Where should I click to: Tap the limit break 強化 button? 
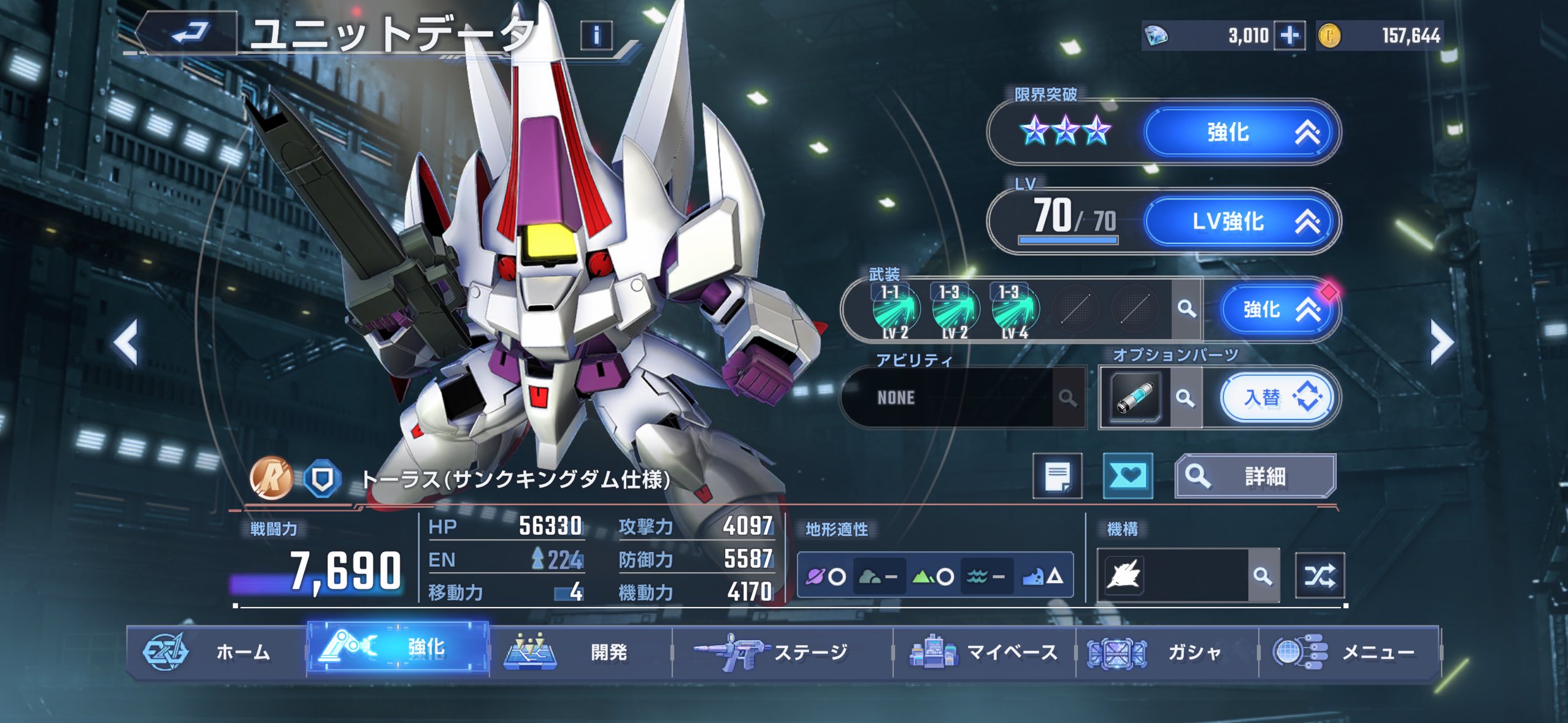click(x=1240, y=132)
